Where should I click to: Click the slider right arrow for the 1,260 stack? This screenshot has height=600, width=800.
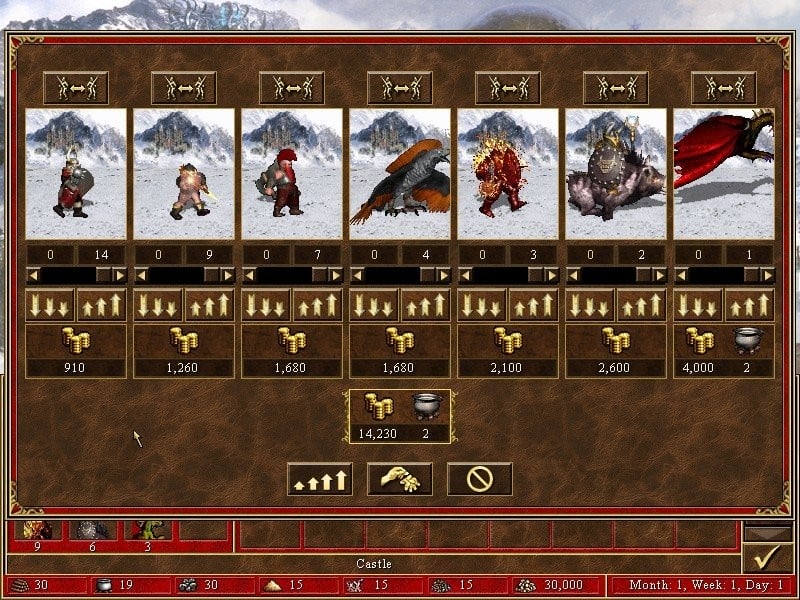tap(227, 275)
